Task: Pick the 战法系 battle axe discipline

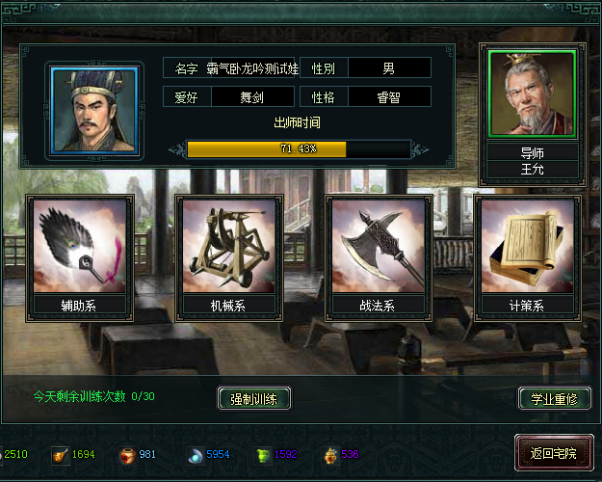Action: (379, 248)
